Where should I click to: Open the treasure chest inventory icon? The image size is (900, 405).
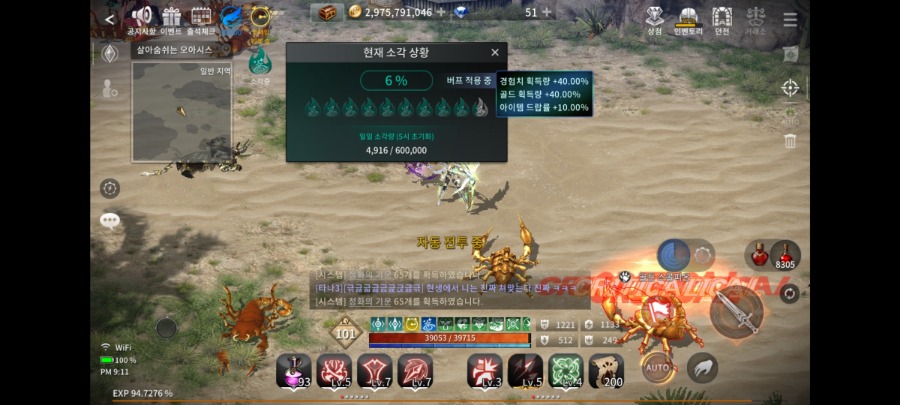click(x=326, y=13)
